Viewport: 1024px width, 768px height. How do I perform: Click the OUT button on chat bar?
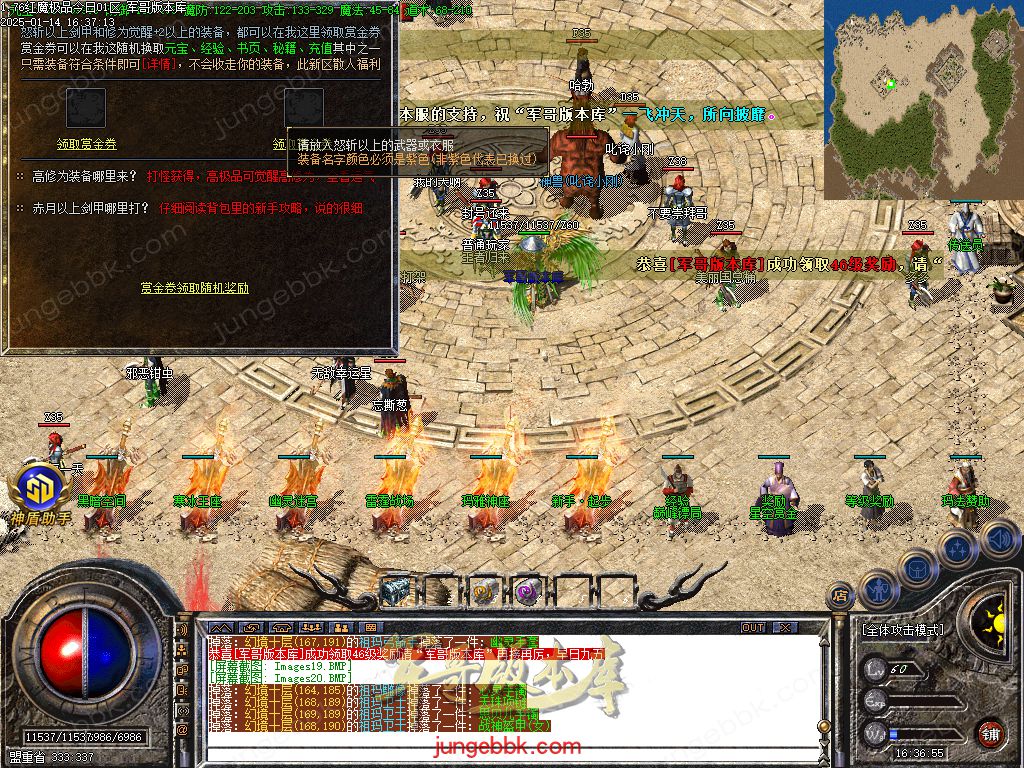coord(753,627)
